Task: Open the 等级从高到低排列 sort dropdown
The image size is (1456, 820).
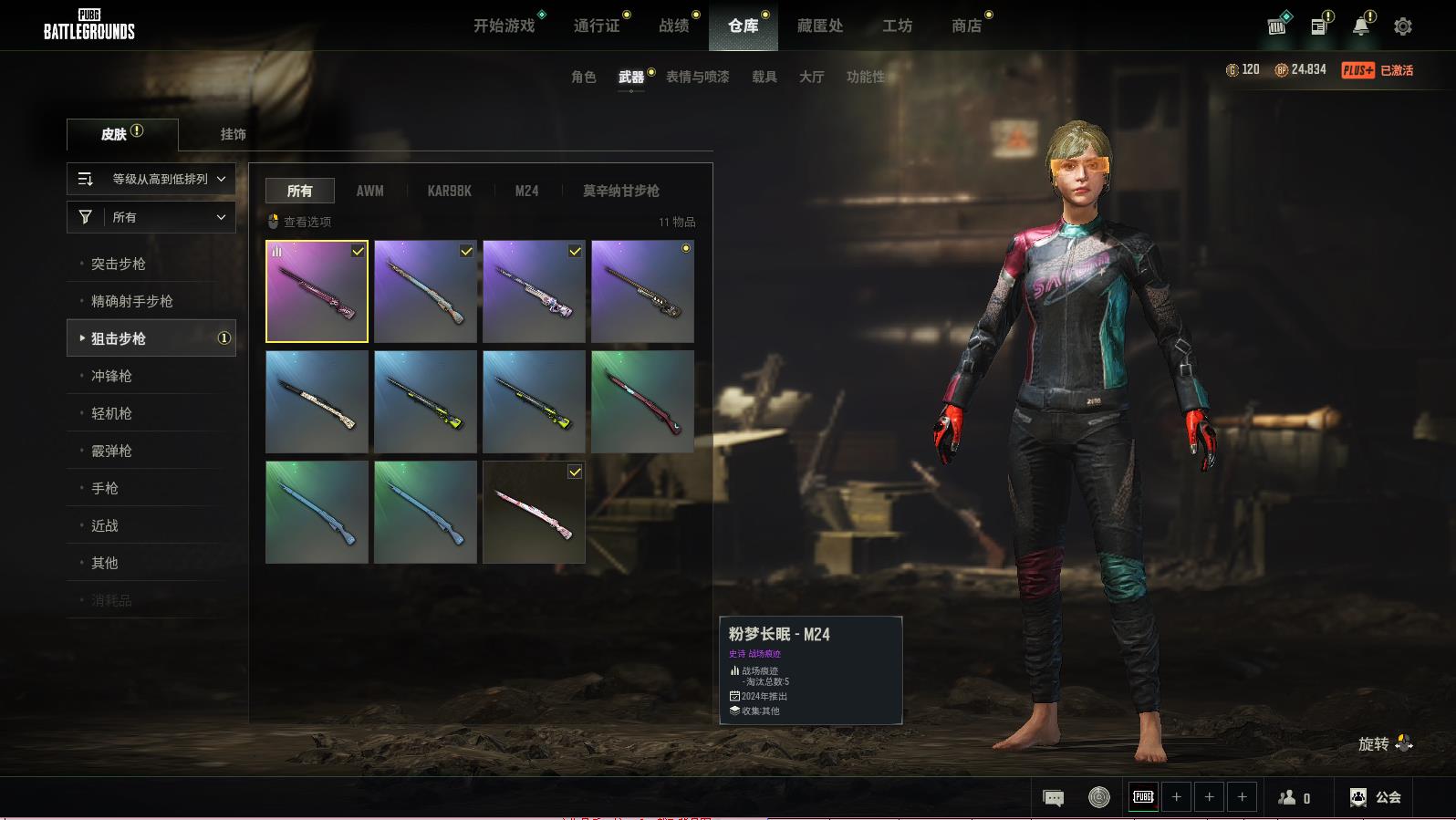Action: pyautogui.click(x=151, y=179)
